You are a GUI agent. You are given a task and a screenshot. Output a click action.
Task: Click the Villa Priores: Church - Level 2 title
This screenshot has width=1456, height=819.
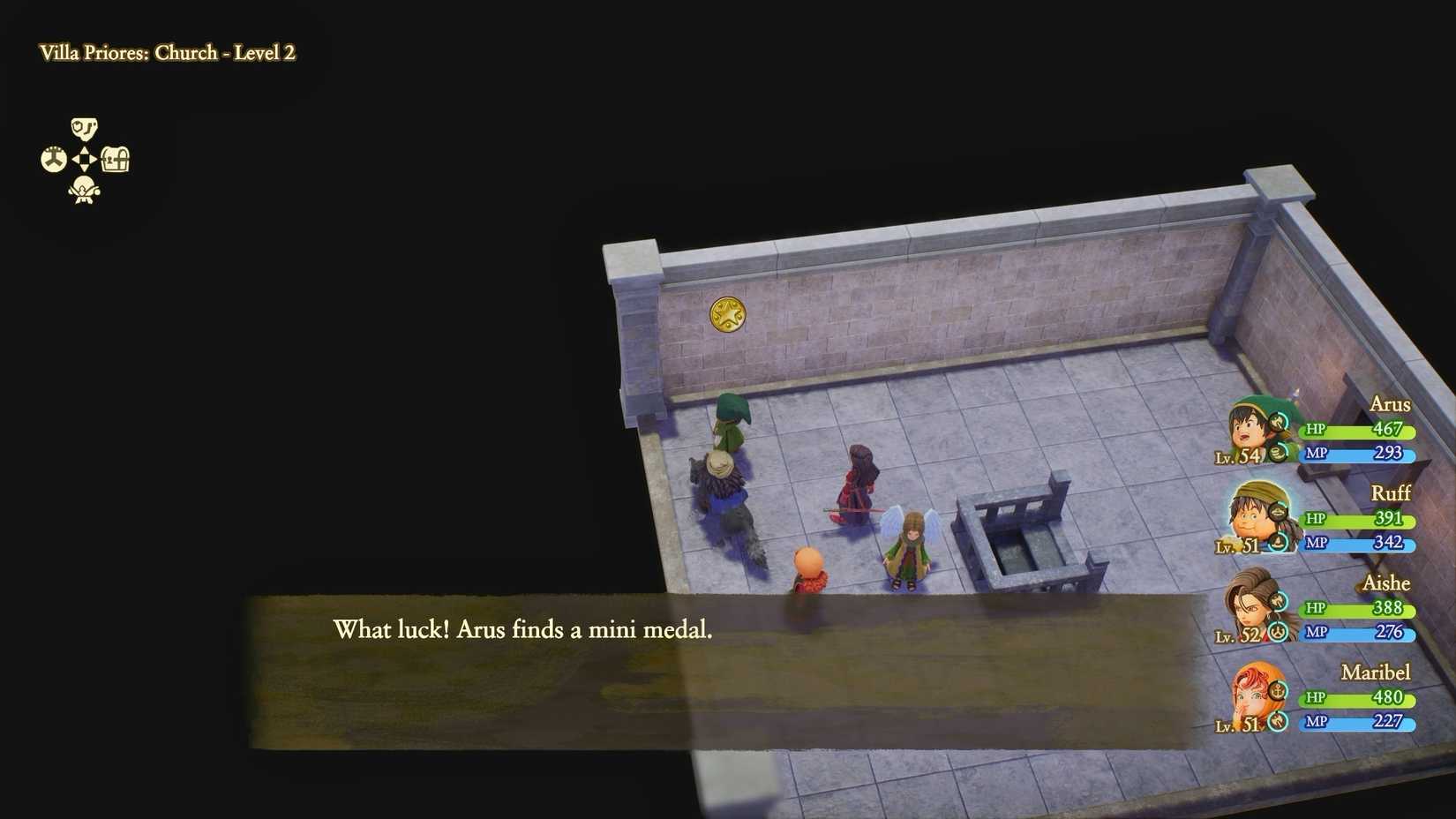(x=168, y=53)
